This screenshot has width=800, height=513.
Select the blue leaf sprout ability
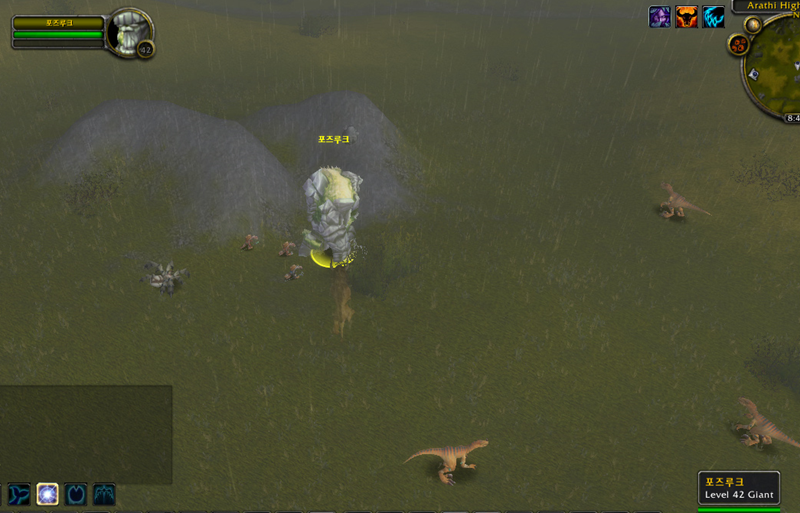(x=19, y=494)
